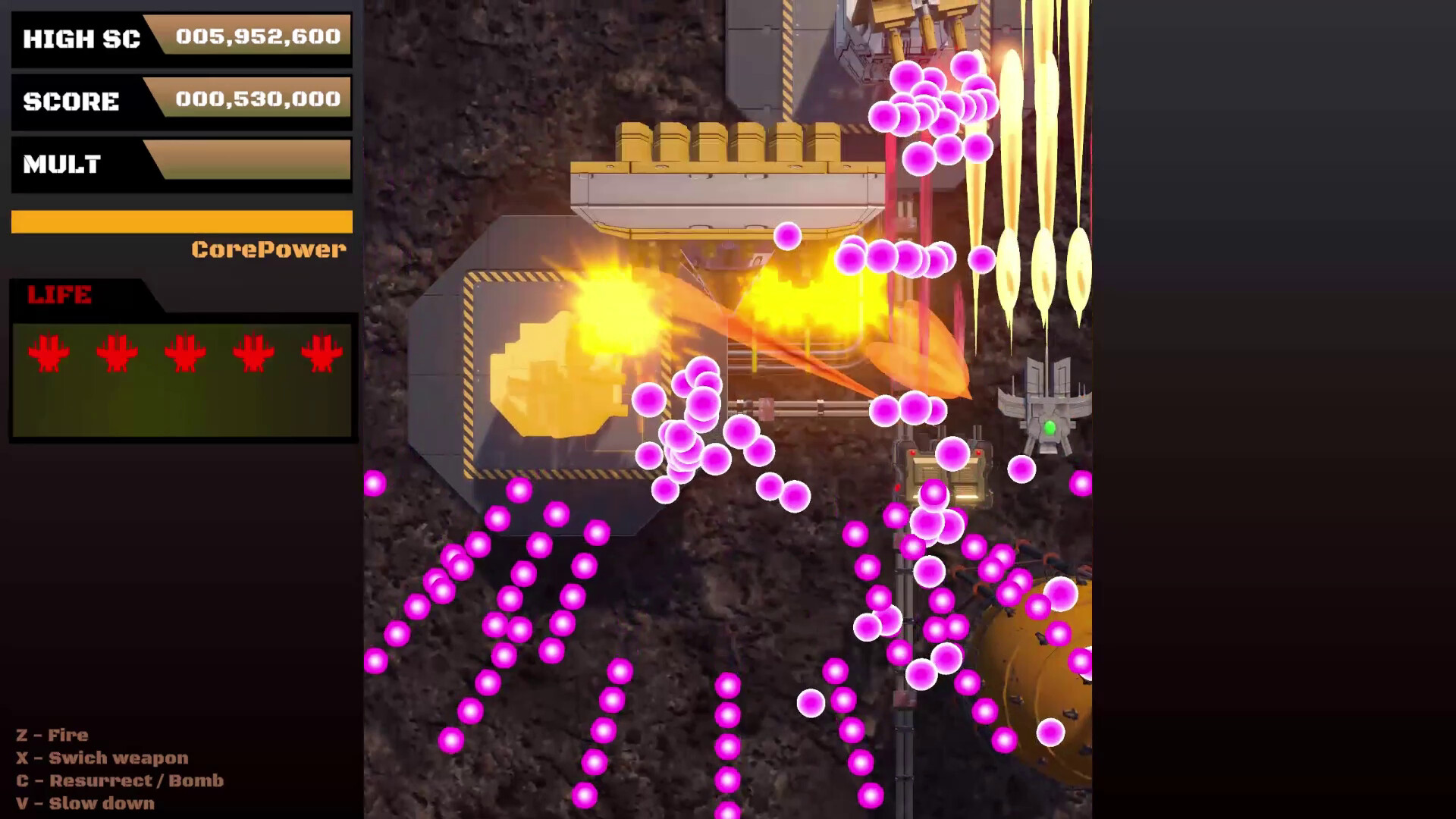The height and width of the screenshot is (819, 1456).
Task: Select the first red ship life icon
Action: pyautogui.click(x=48, y=353)
